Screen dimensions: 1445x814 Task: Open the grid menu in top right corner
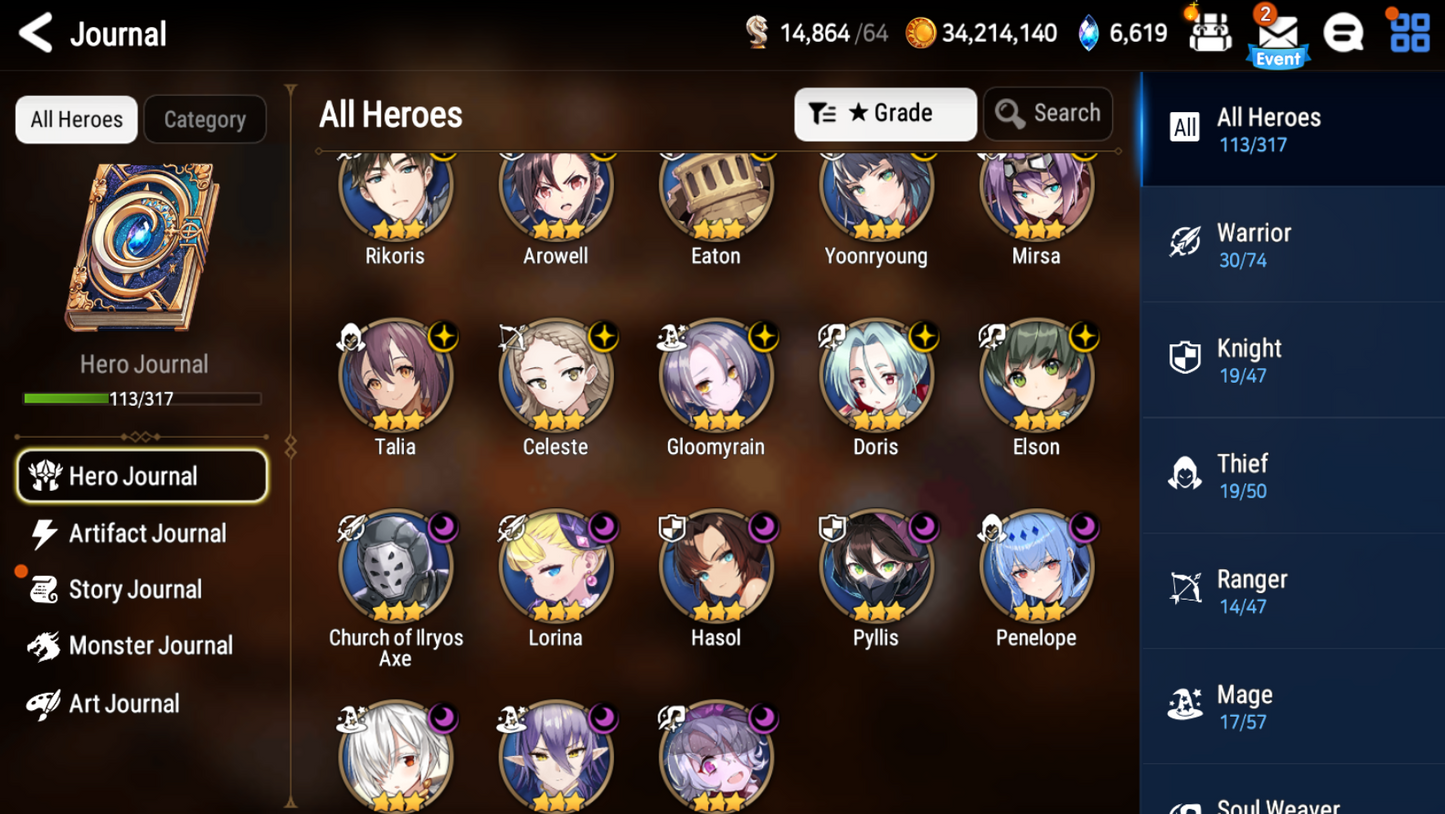coord(1409,31)
